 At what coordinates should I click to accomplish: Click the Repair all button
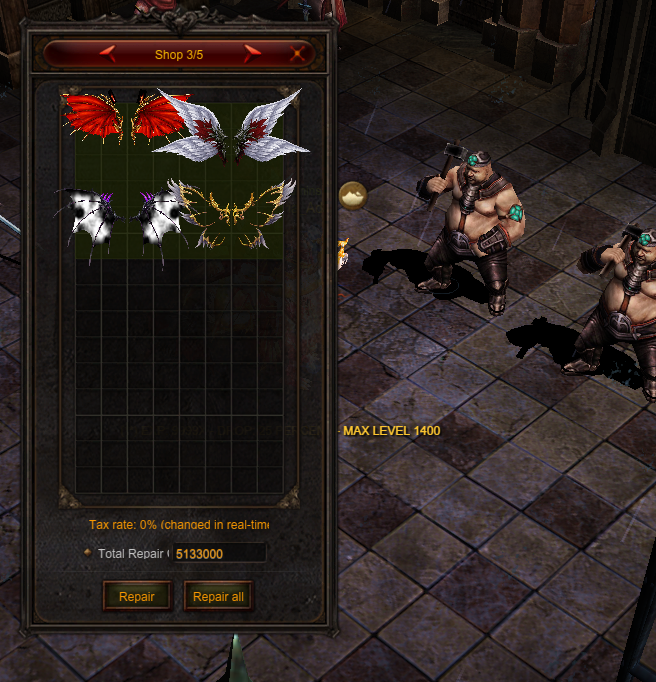(x=218, y=597)
